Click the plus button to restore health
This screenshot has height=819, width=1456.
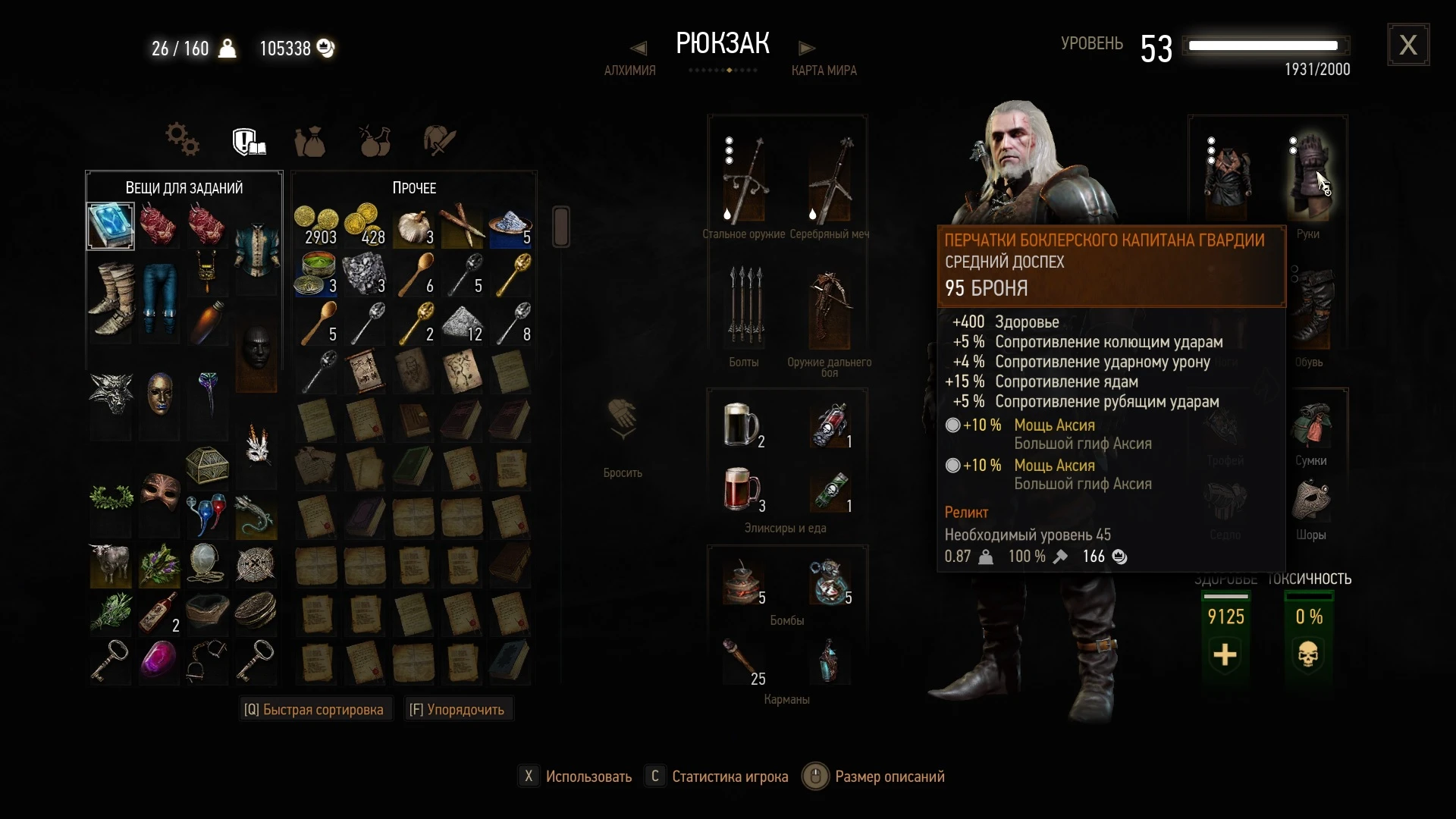(1224, 654)
